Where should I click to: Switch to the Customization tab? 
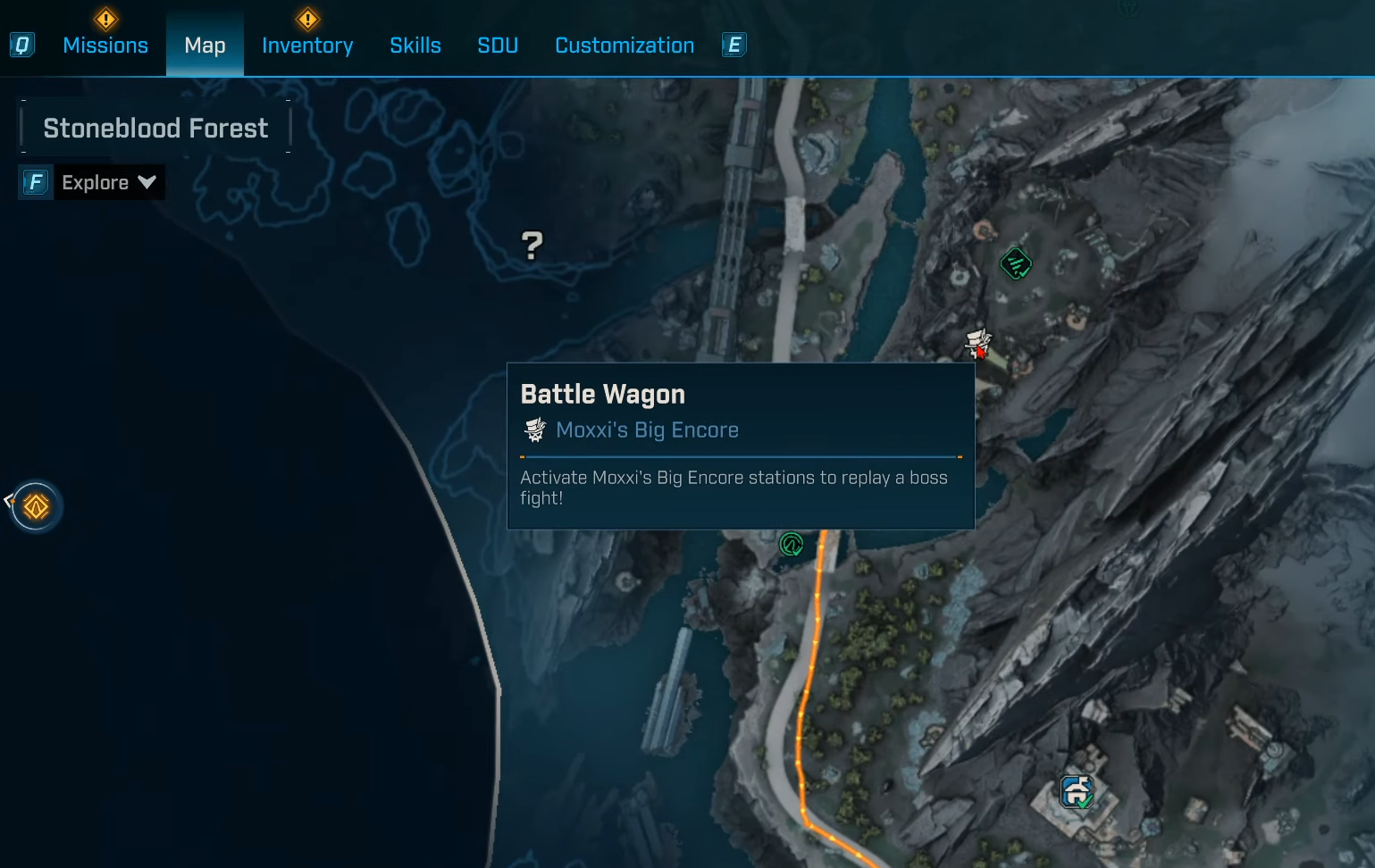(625, 46)
